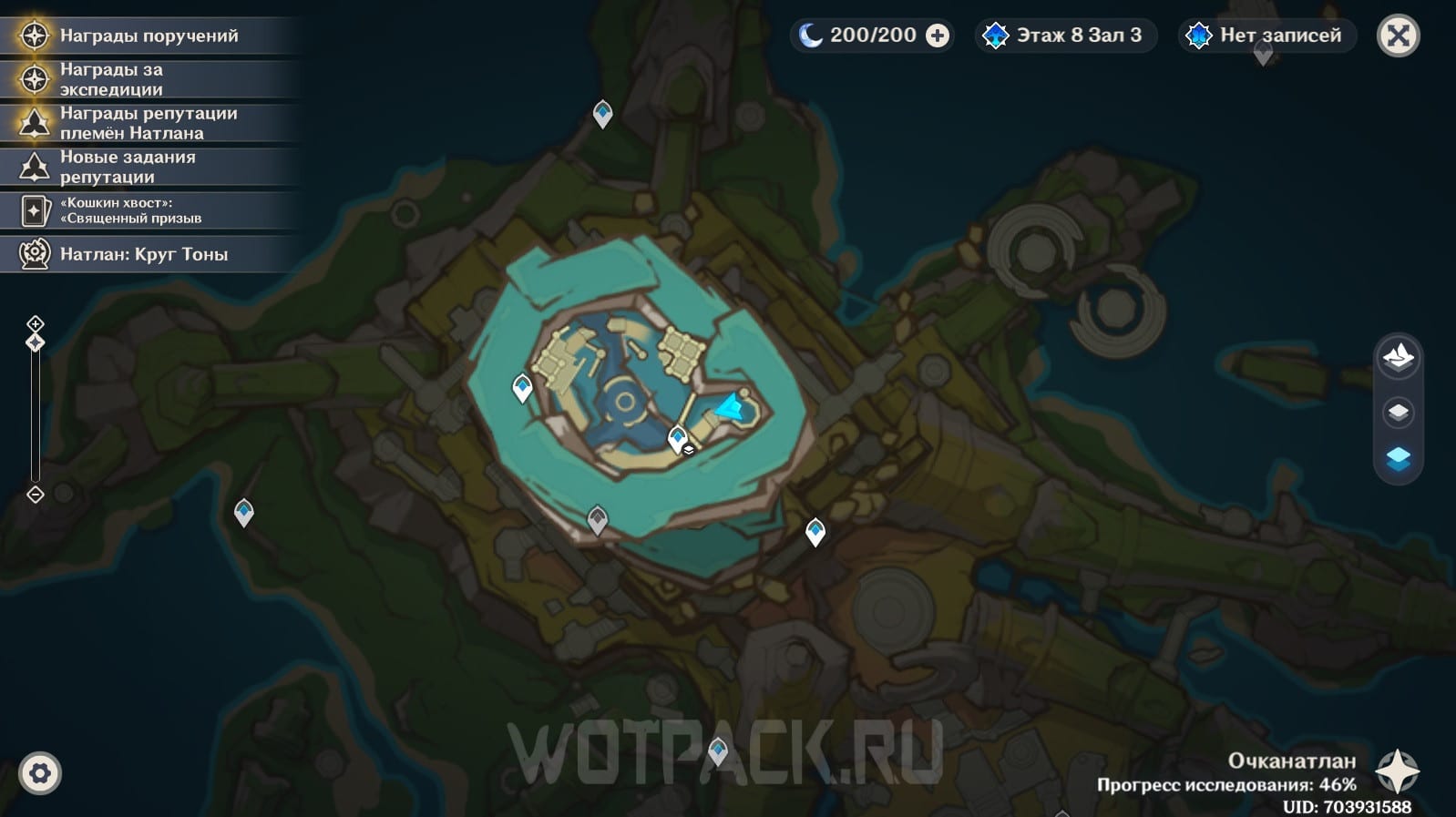Show the Нет записей panel

1266,36
